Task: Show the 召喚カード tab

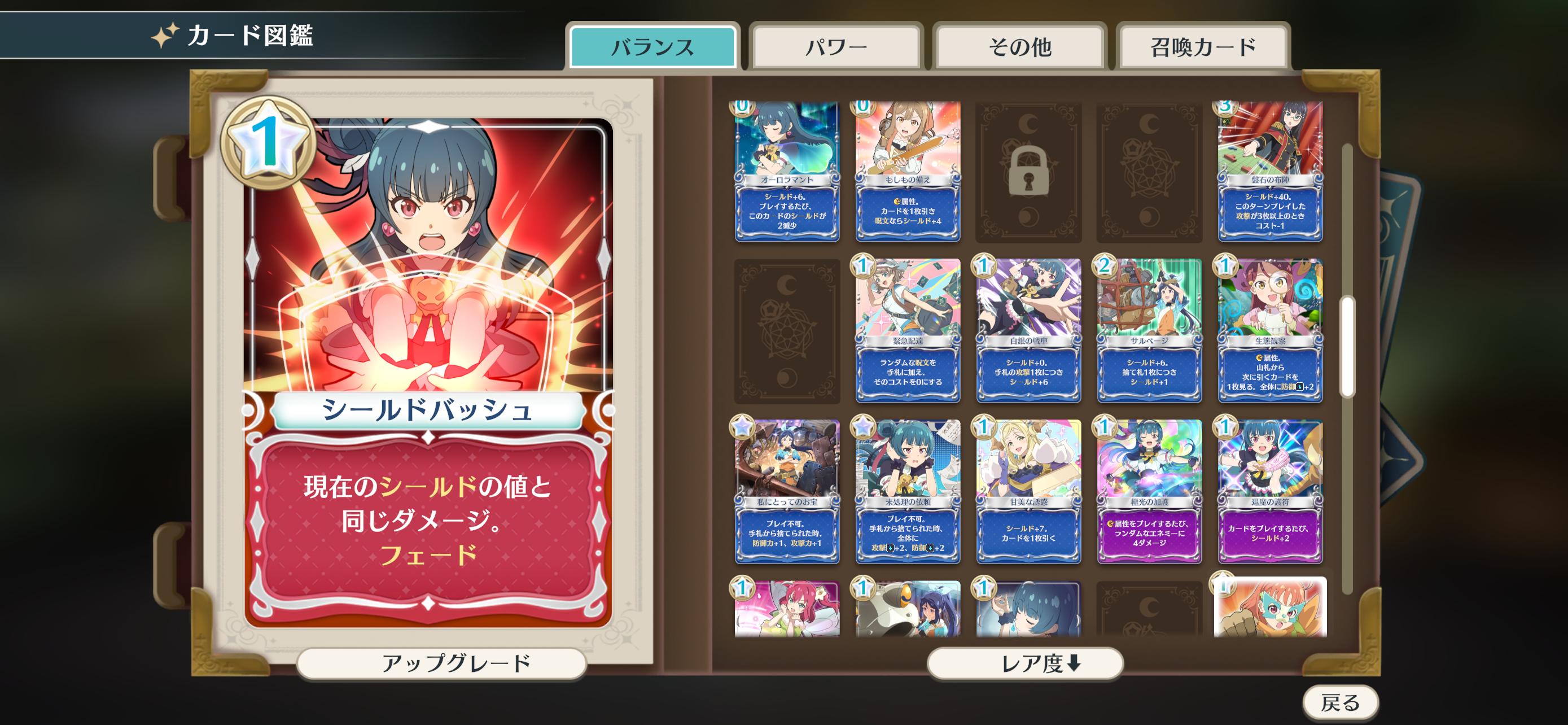Action: point(1203,47)
